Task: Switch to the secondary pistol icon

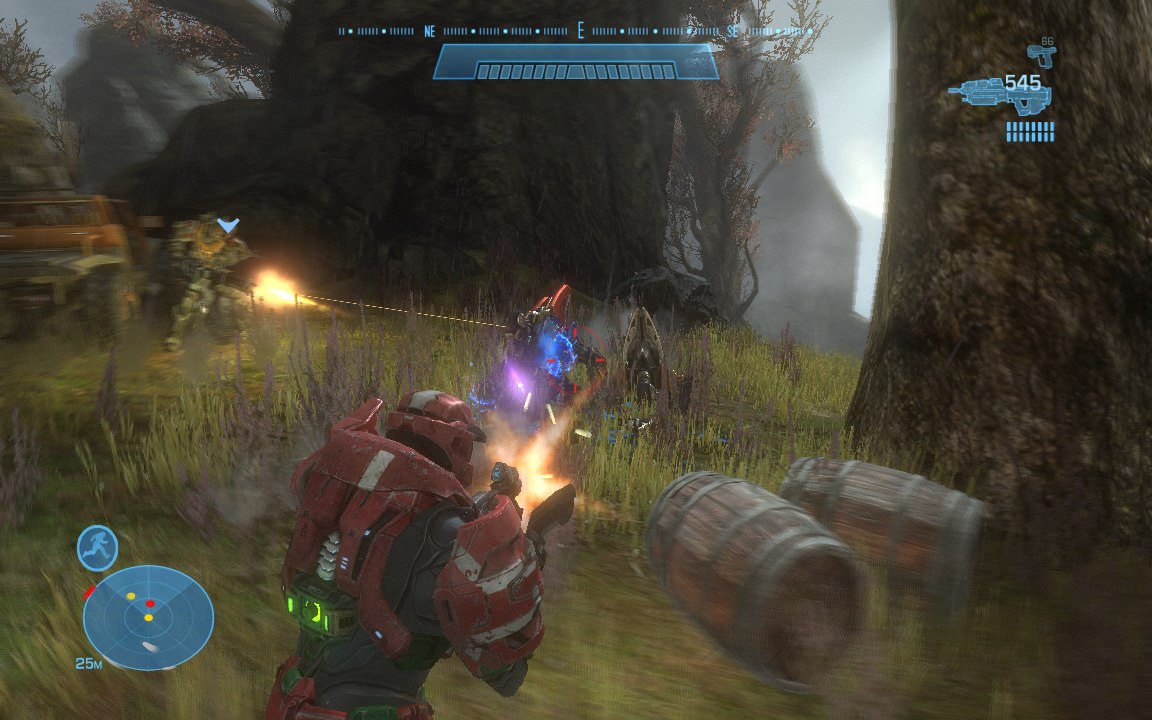Action: [x=1041, y=54]
